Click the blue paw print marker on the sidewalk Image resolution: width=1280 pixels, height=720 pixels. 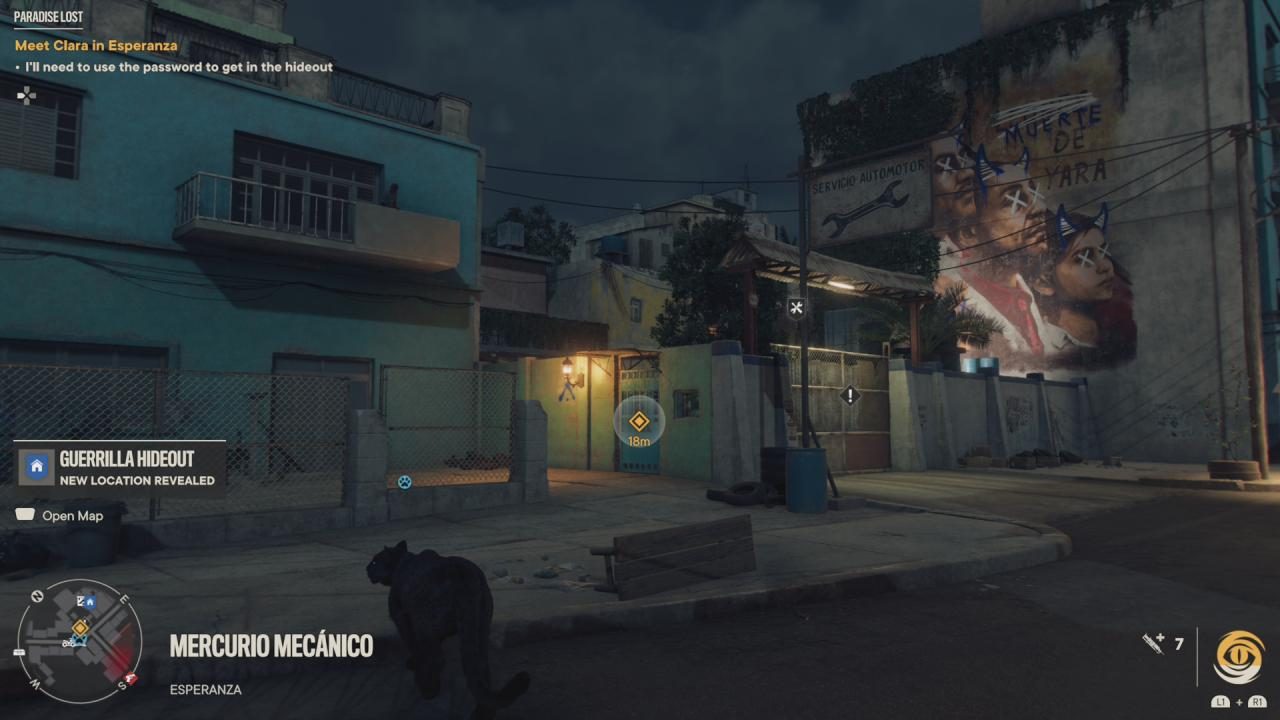403,481
